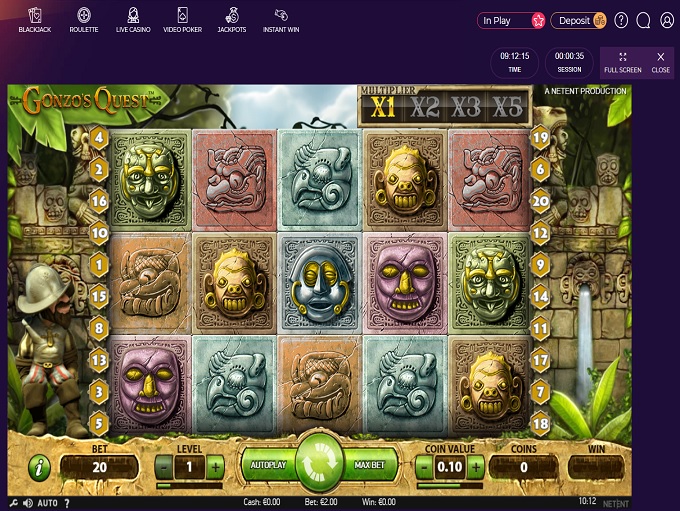Close the game window
Viewport: 680px width, 511px height.
(x=660, y=62)
